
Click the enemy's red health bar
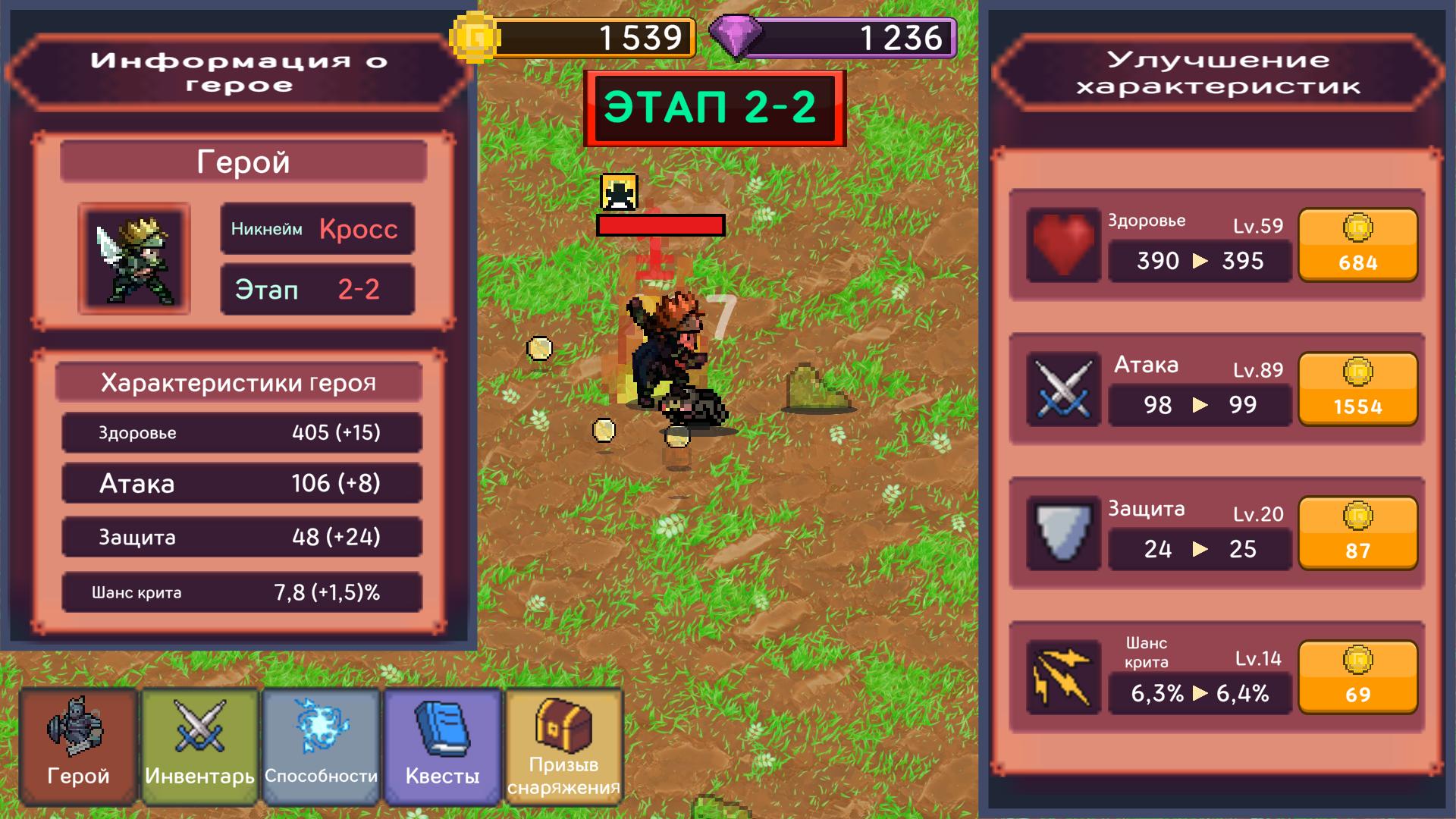click(x=660, y=224)
